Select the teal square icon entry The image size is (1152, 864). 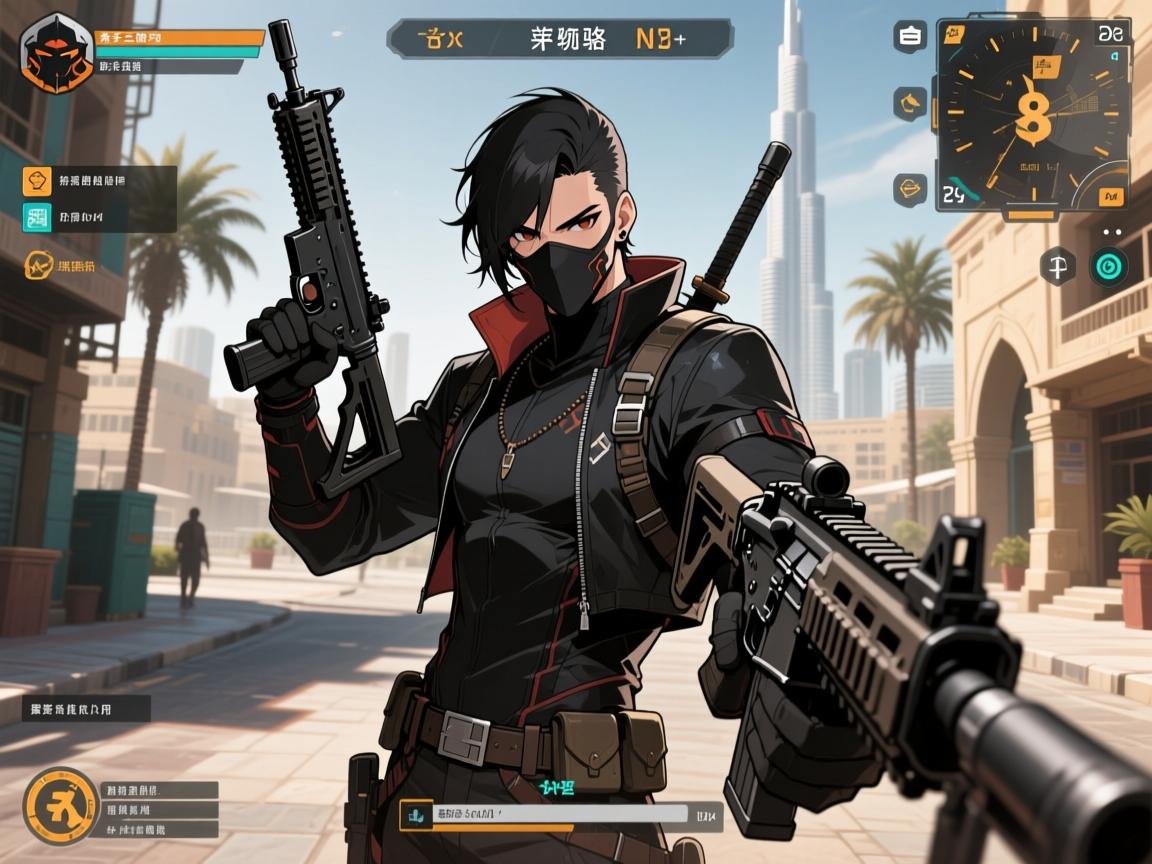point(37,217)
